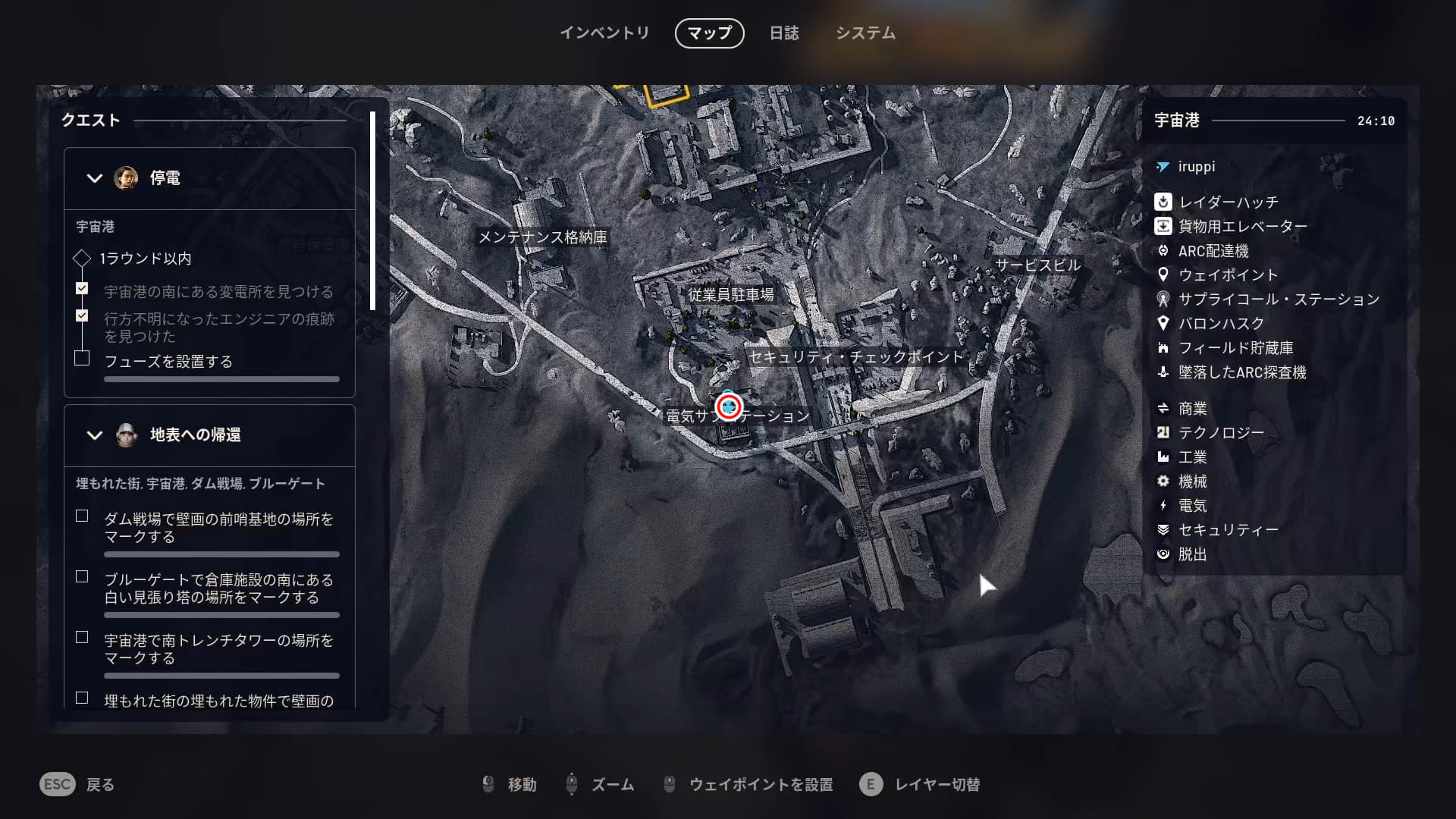Open the 日誌 tab
1456x819 pixels.
(x=784, y=33)
